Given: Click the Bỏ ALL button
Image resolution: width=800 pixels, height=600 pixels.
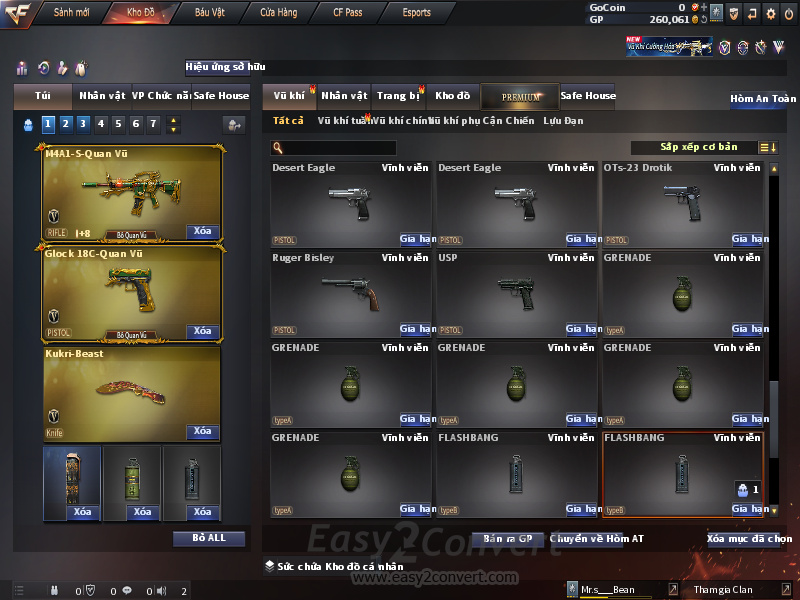Looking at the screenshot, I should [208, 538].
